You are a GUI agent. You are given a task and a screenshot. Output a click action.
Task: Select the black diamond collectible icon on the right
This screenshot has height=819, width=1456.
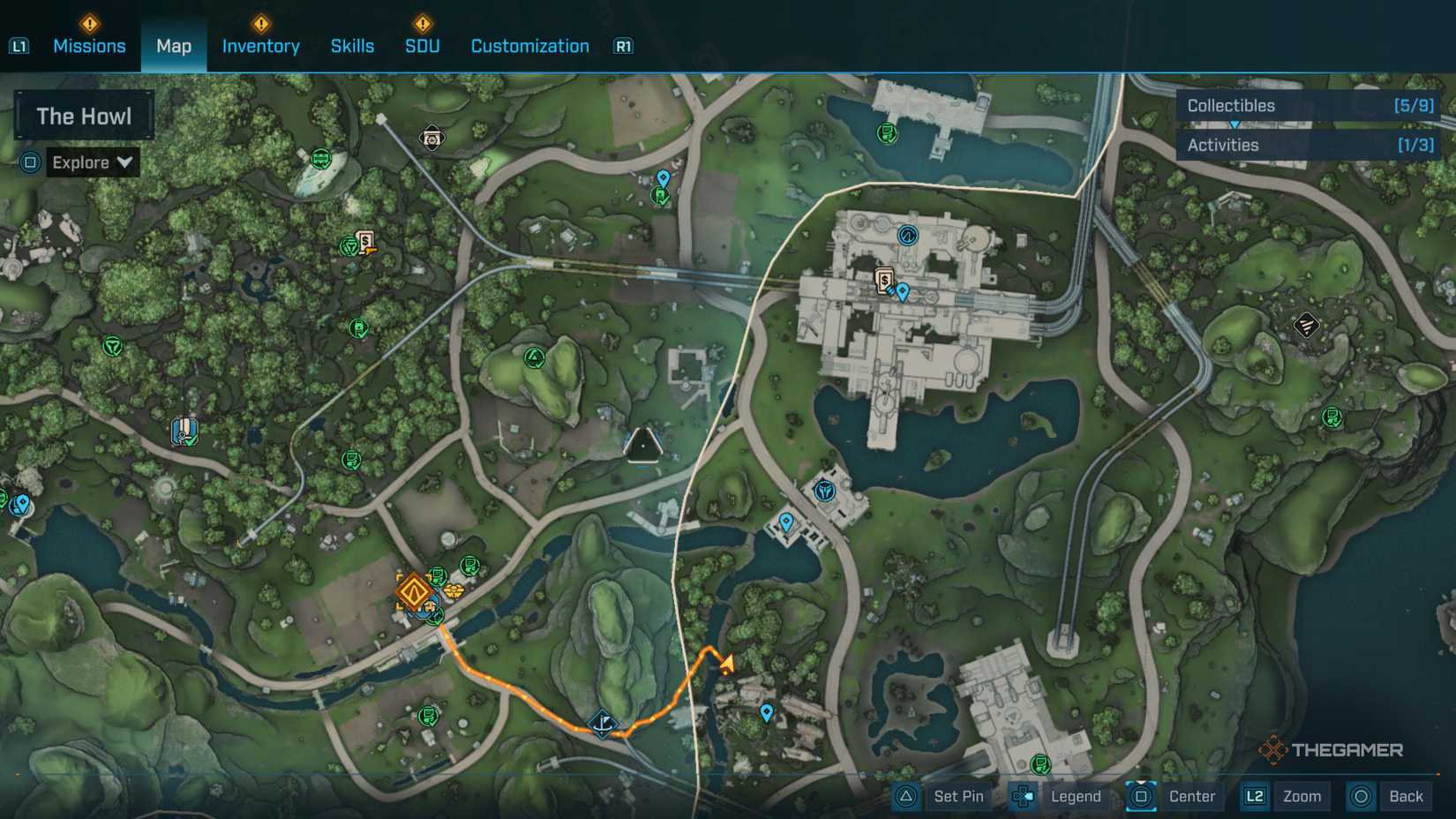(1306, 326)
